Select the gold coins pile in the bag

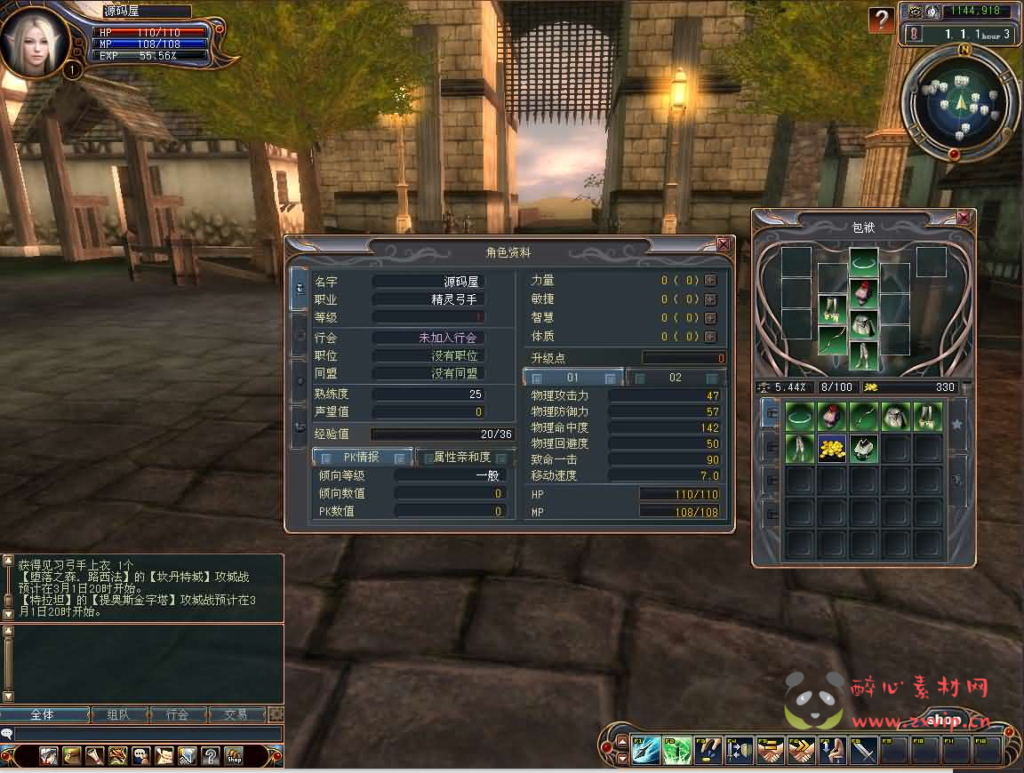coord(832,449)
